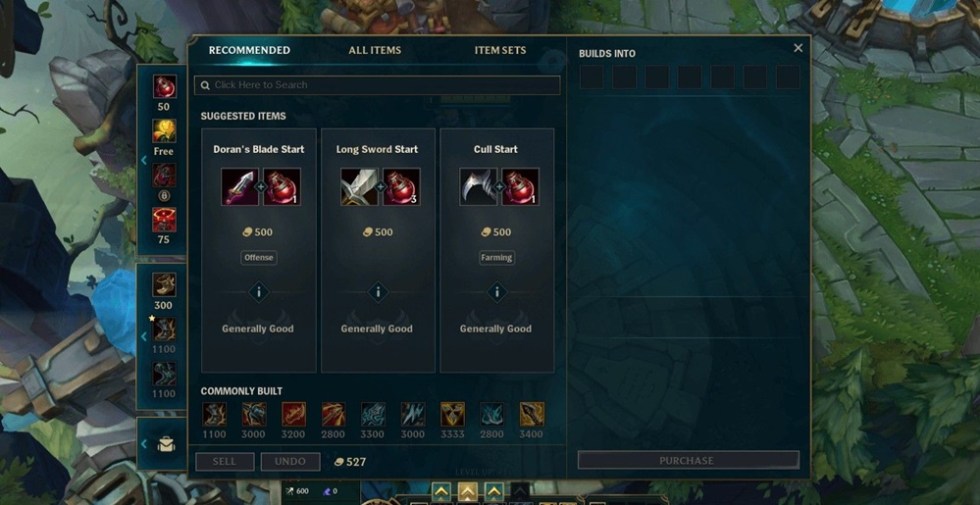Click the item search field
The width and height of the screenshot is (980, 505).
click(x=377, y=86)
